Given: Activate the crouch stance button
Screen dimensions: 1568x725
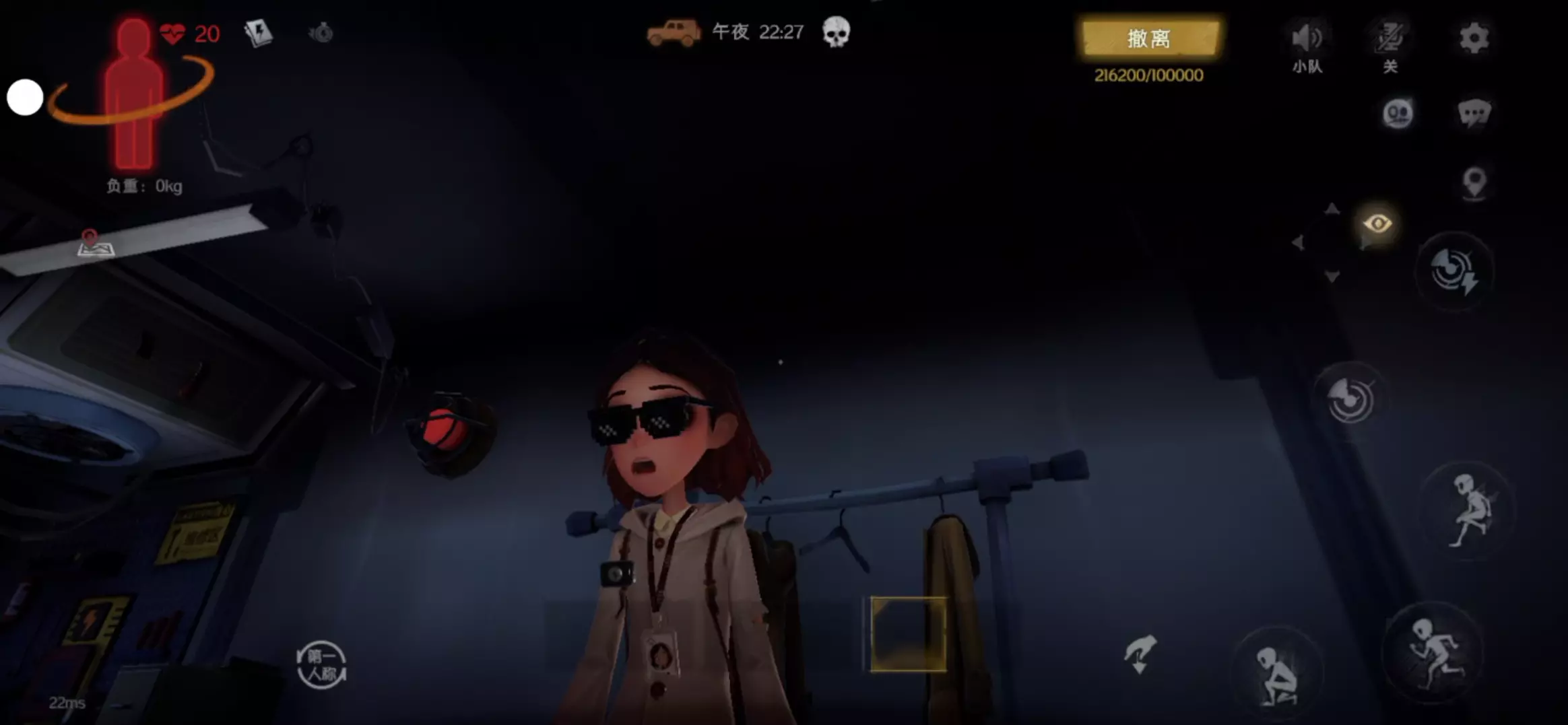Looking at the screenshot, I should (x=1276, y=675).
